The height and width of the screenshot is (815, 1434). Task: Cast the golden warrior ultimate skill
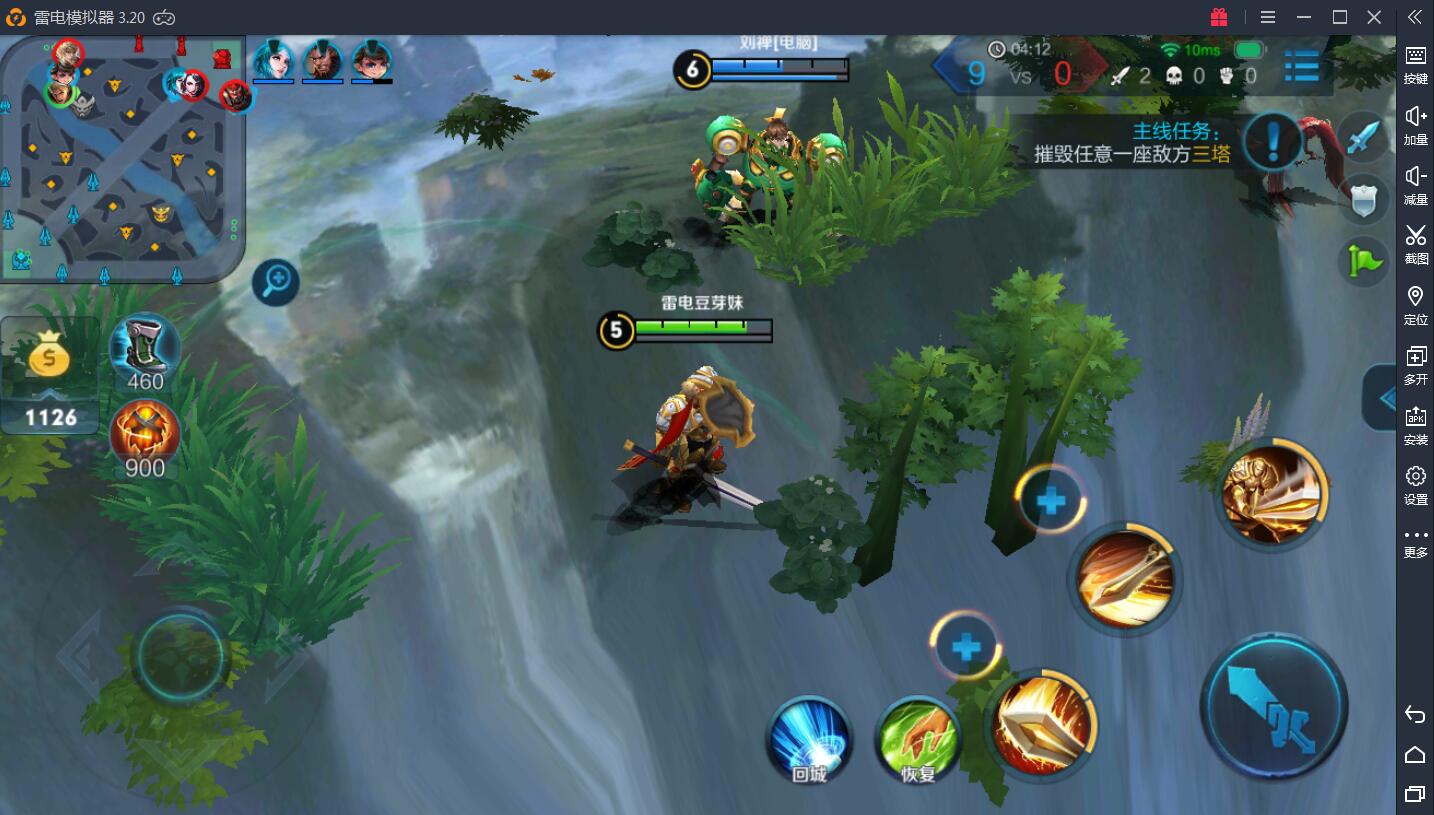(x=1272, y=493)
